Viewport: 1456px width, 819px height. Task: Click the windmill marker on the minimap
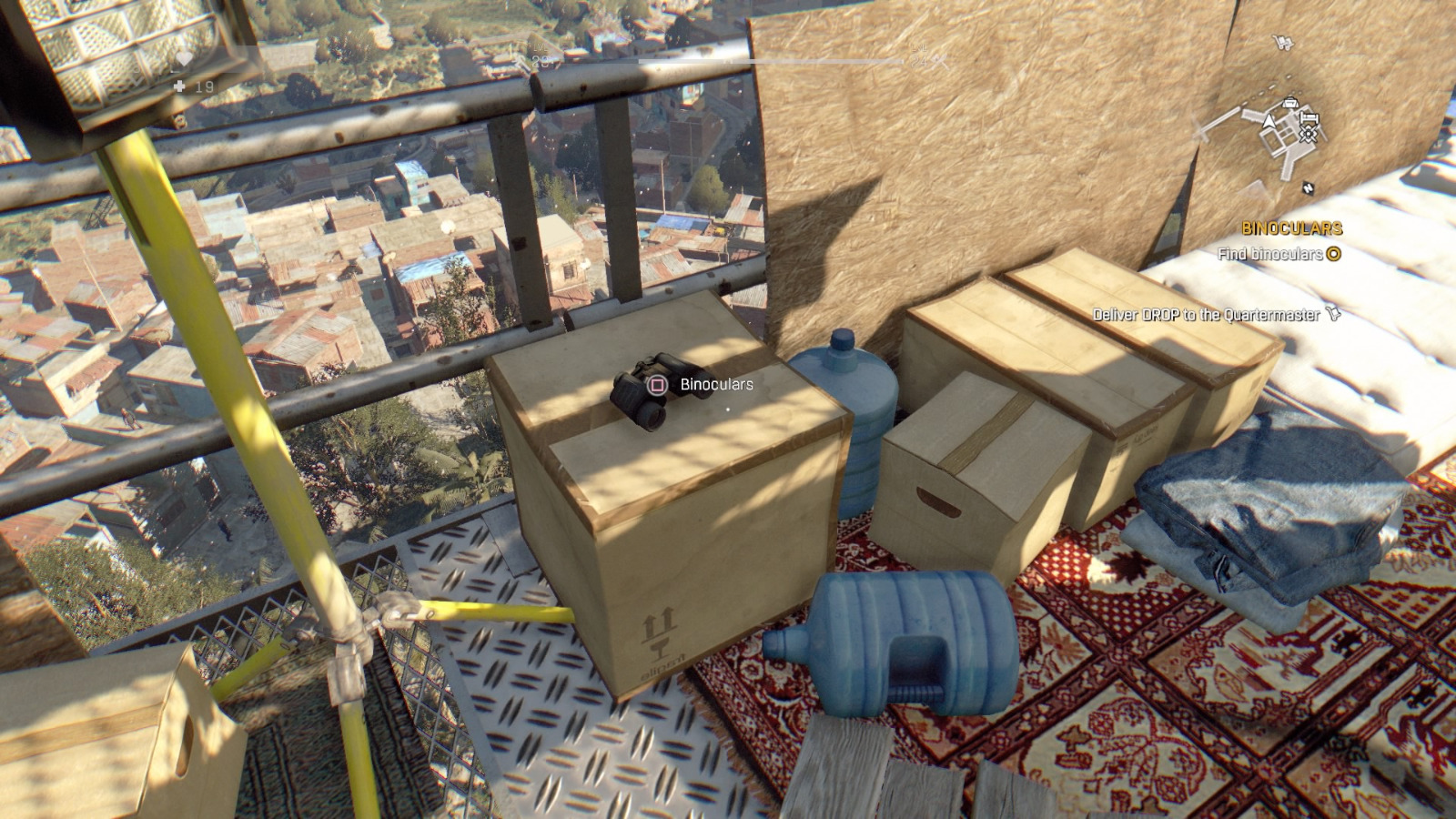click(1309, 134)
